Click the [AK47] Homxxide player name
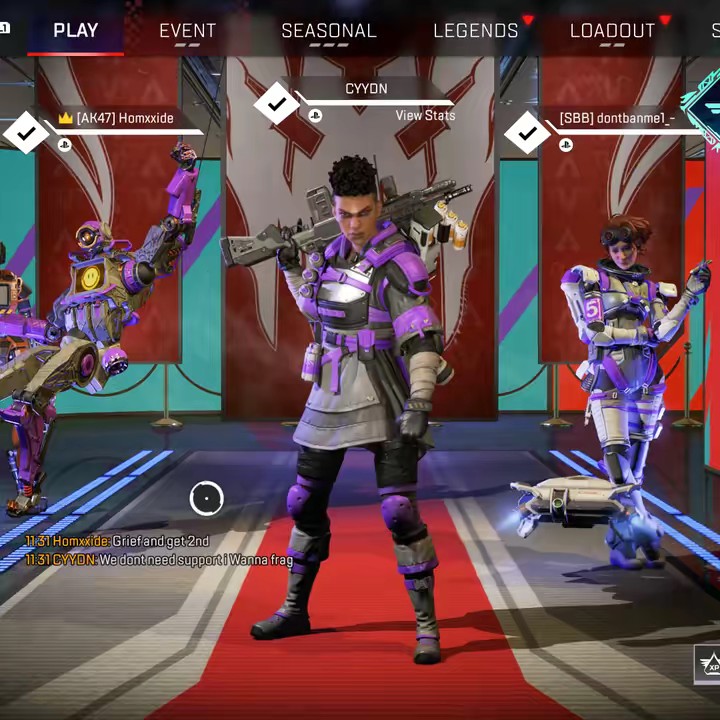 [x=124, y=118]
